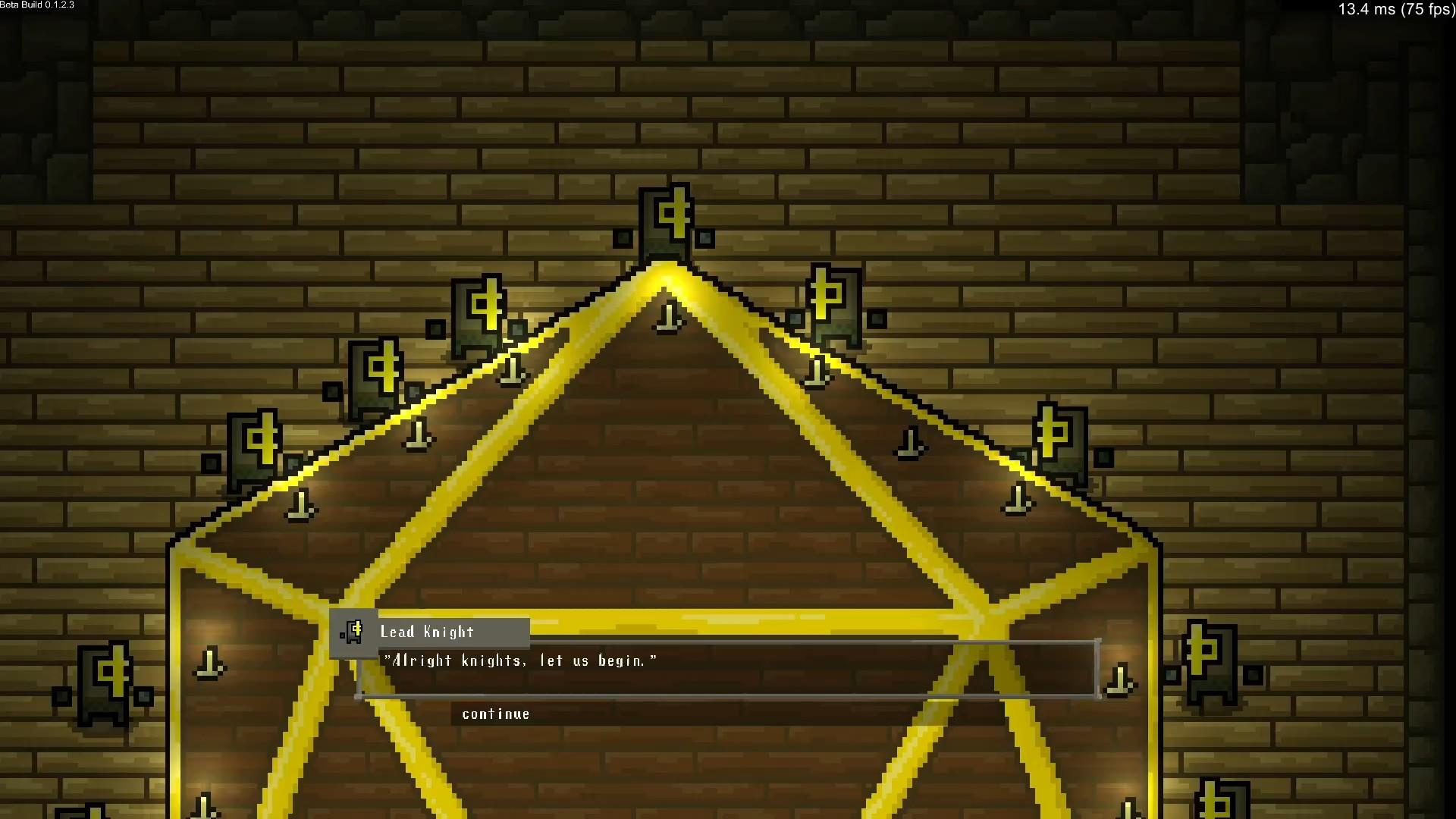Screen dimensions: 1456x819
Task: Click the Lead Knight name label
Action: pos(427,632)
